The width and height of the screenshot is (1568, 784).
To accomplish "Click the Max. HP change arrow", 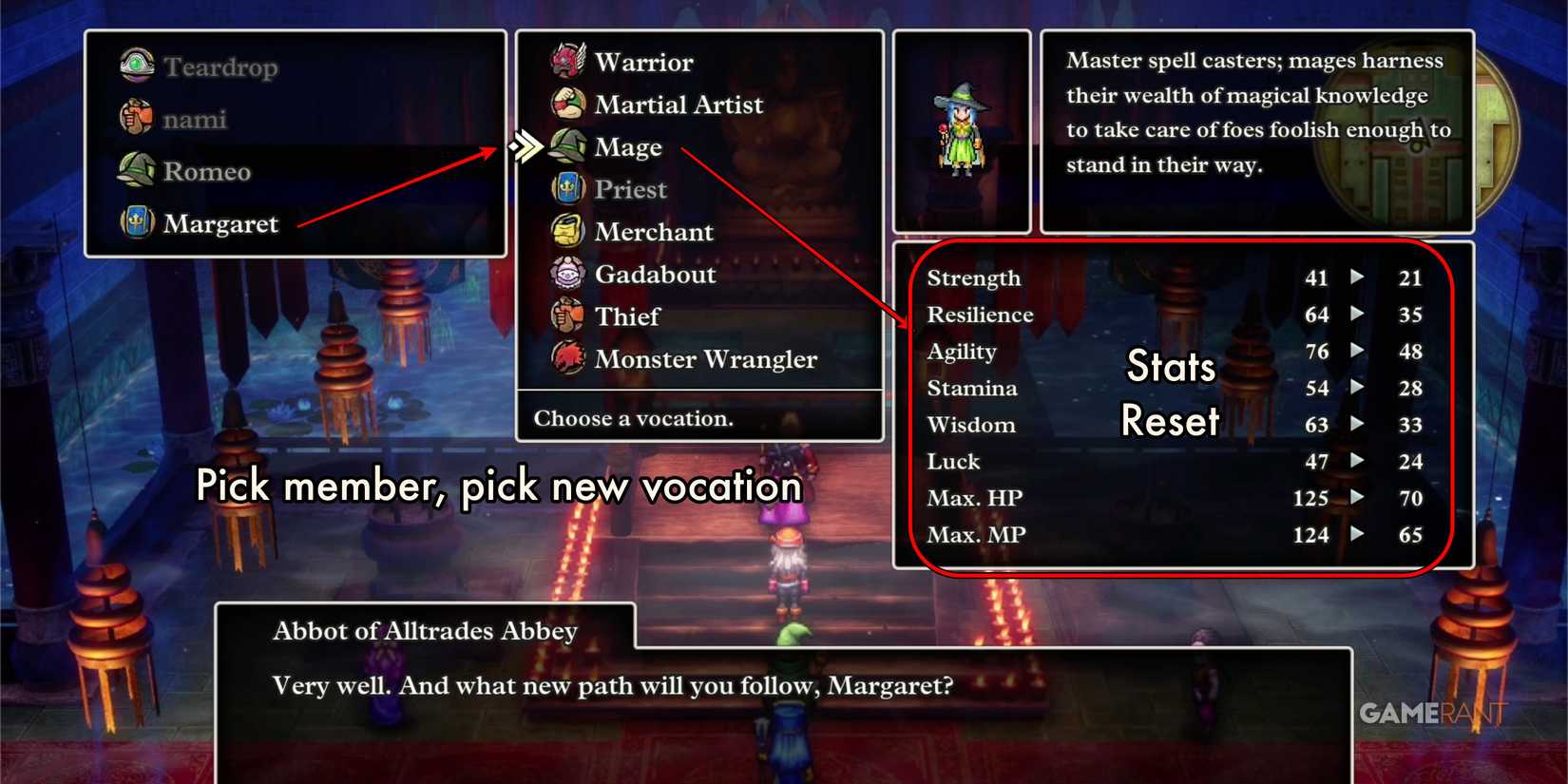I will coord(1357,498).
